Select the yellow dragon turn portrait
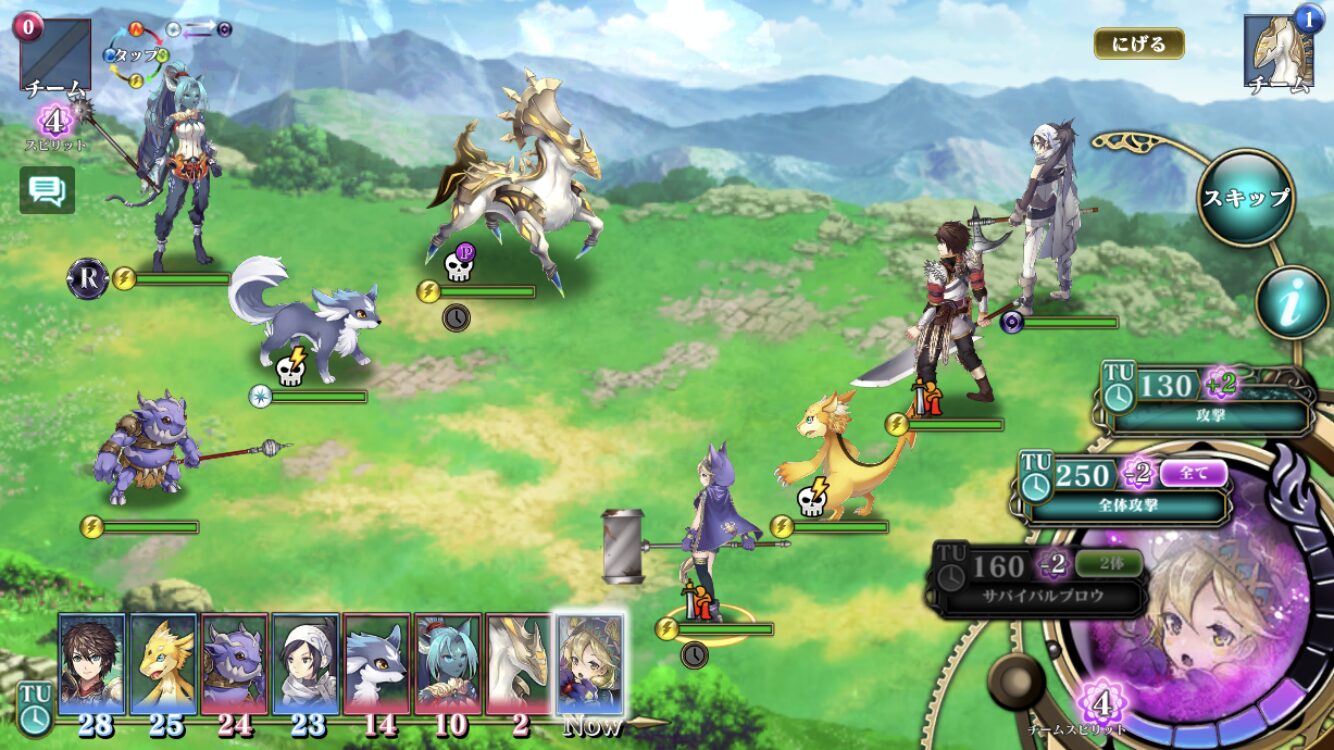This screenshot has height=750, width=1334. tap(162, 664)
